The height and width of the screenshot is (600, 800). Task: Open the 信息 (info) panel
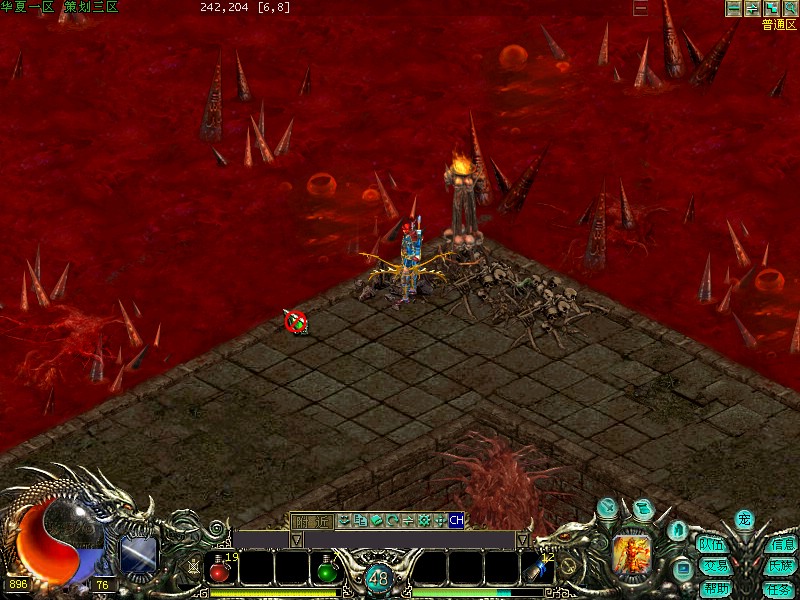tap(781, 545)
